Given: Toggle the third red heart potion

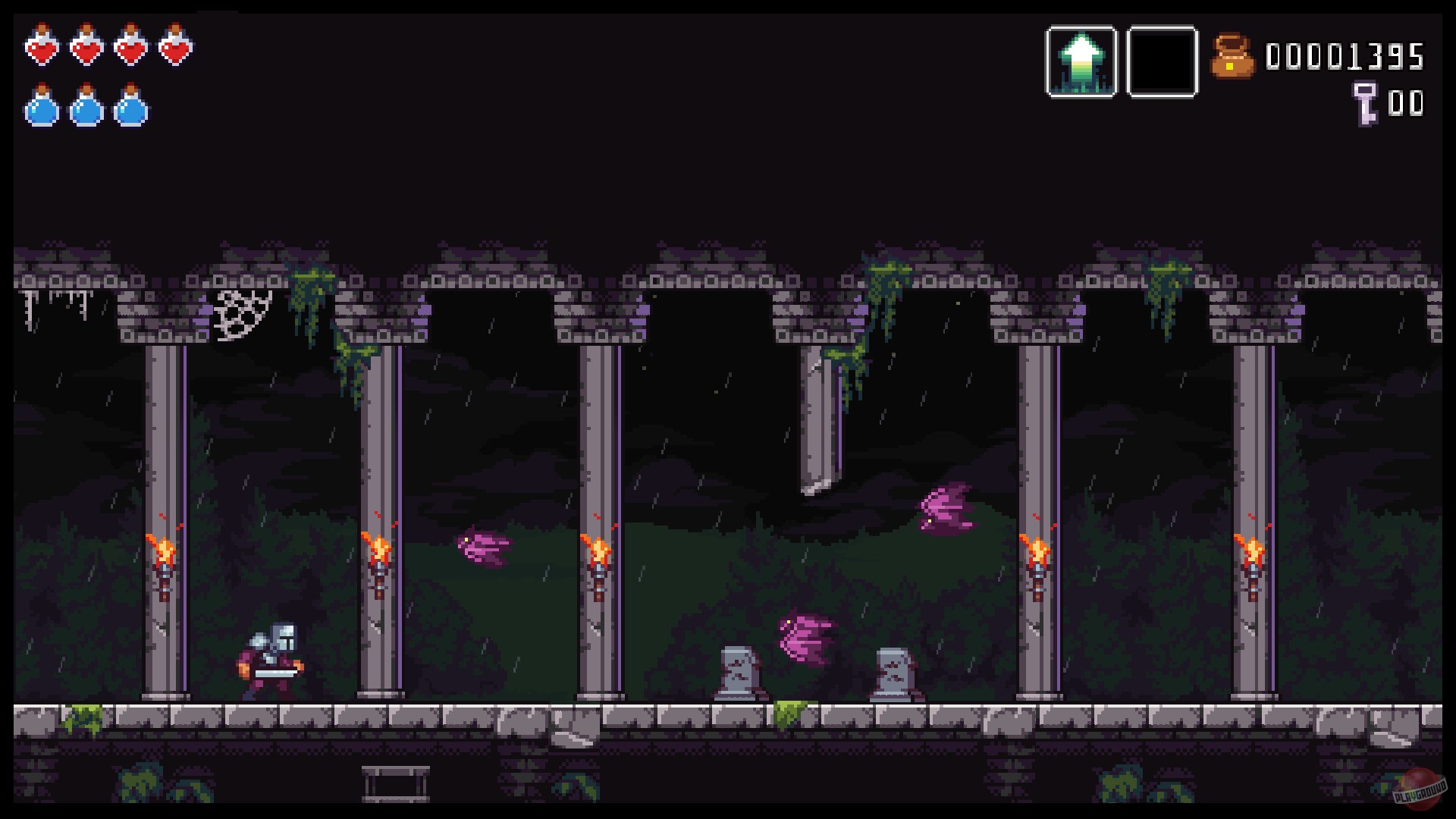Looking at the screenshot, I should 130,47.
